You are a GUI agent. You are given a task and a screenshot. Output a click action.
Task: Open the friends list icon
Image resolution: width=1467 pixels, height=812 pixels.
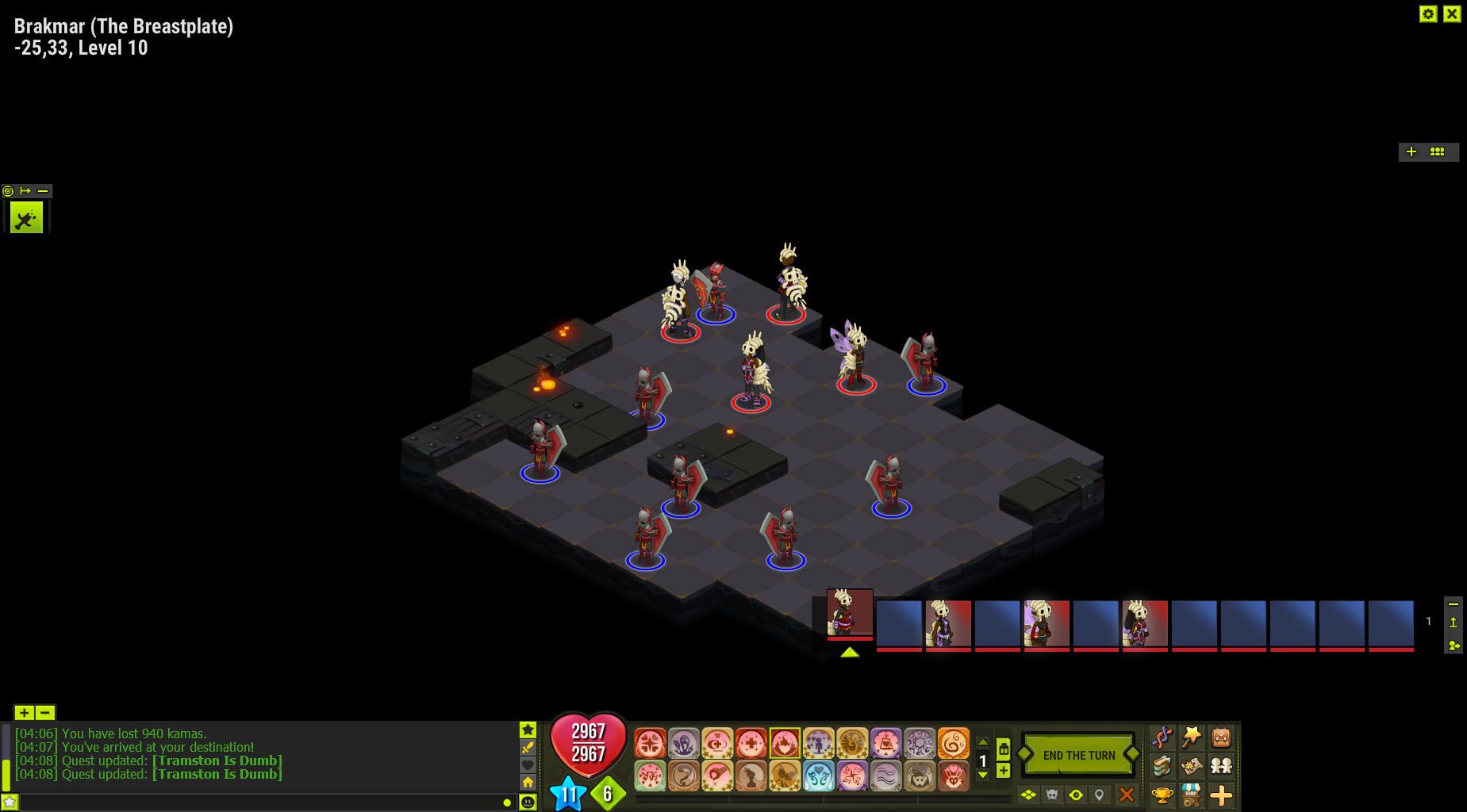[x=1222, y=765]
